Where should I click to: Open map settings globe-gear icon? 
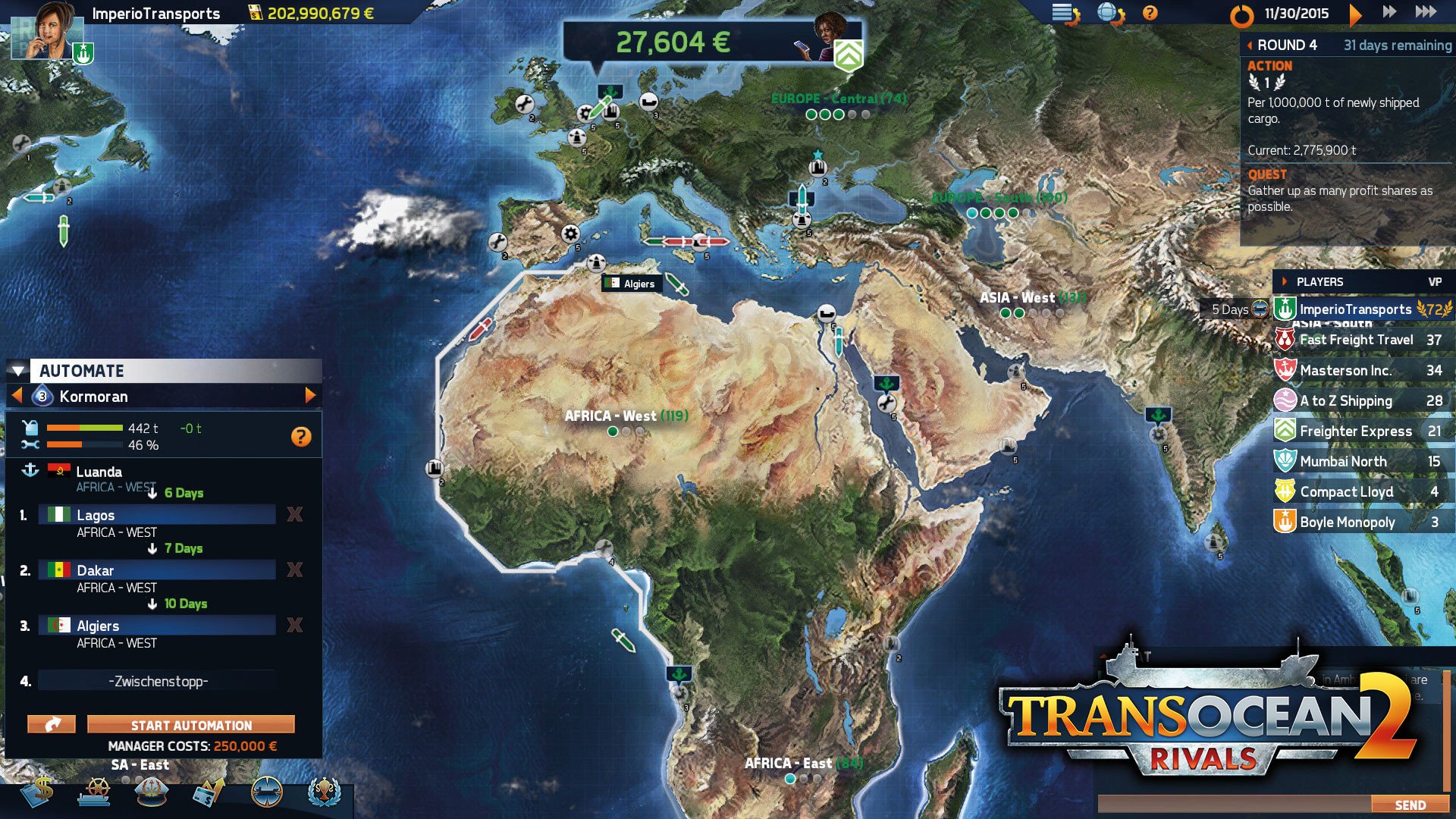(x=1110, y=14)
